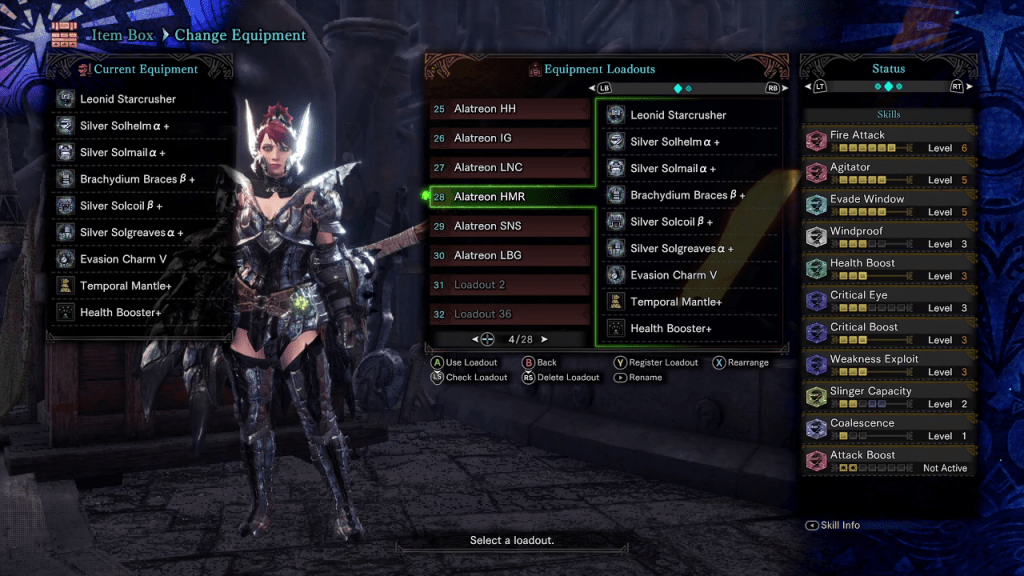The height and width of the screenshot is (576, 1024).
Task: Show the Fire Attack skill entry
Action: (x=888, y=141)
